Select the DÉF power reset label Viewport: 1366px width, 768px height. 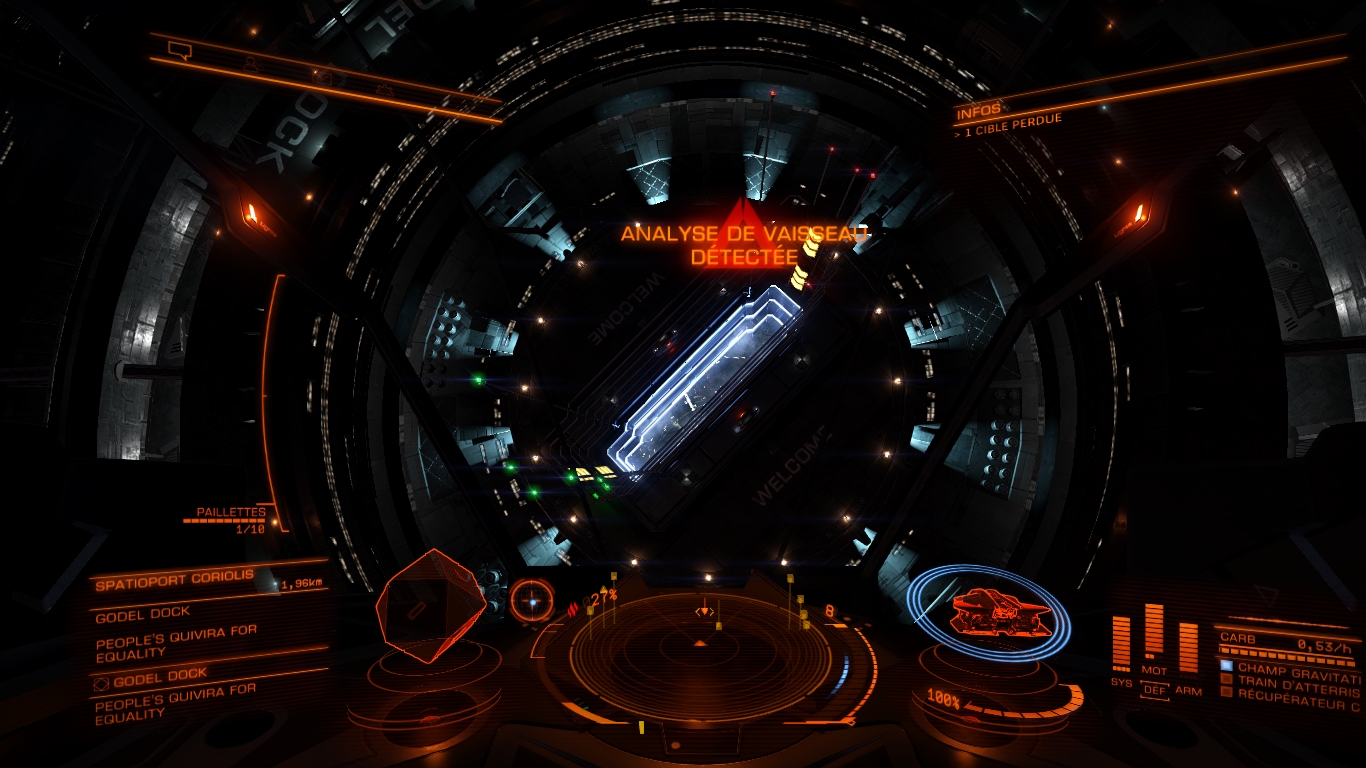(x=1154, y=690)
